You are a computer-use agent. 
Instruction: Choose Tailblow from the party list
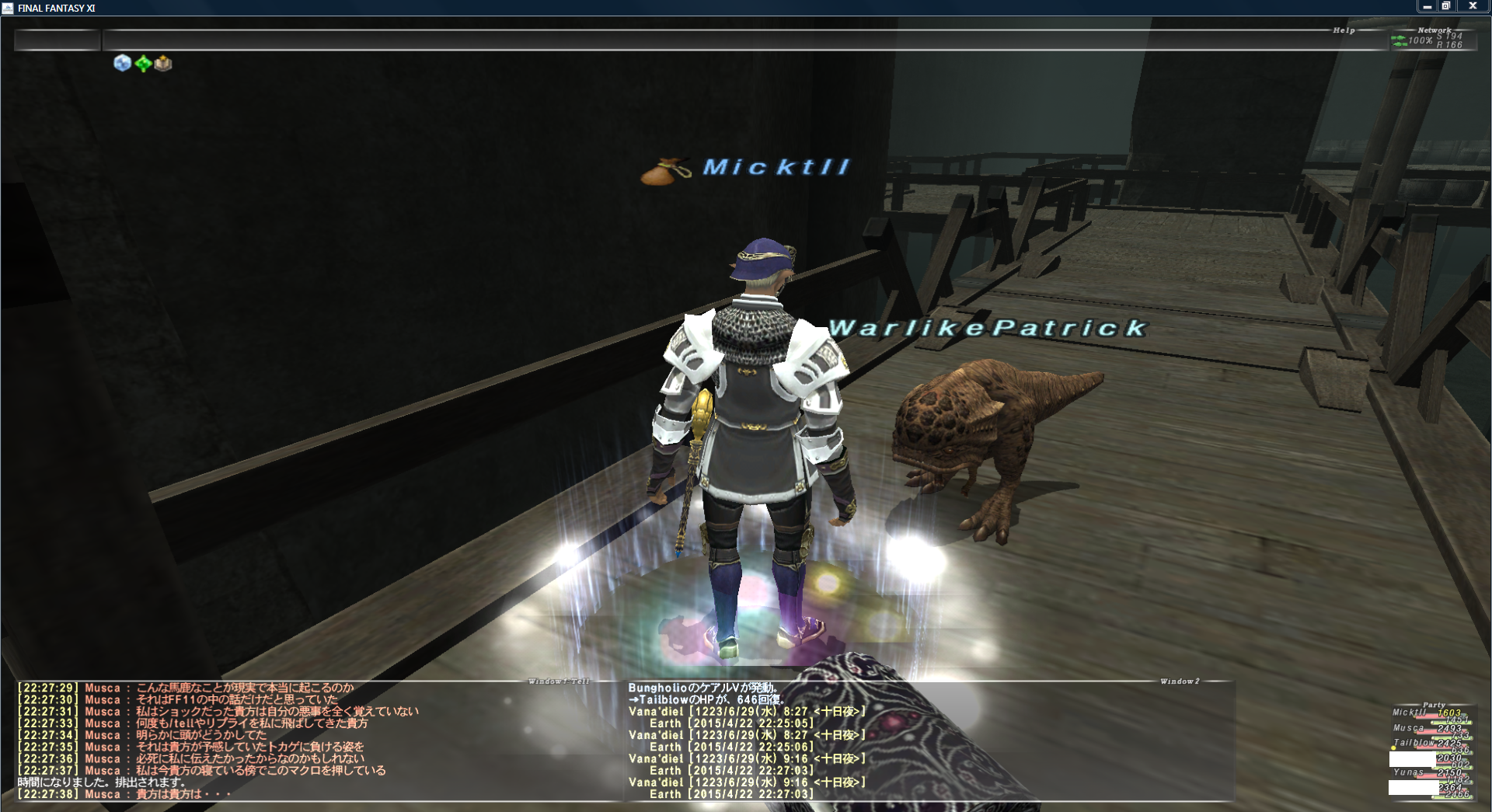[1414, 743]
